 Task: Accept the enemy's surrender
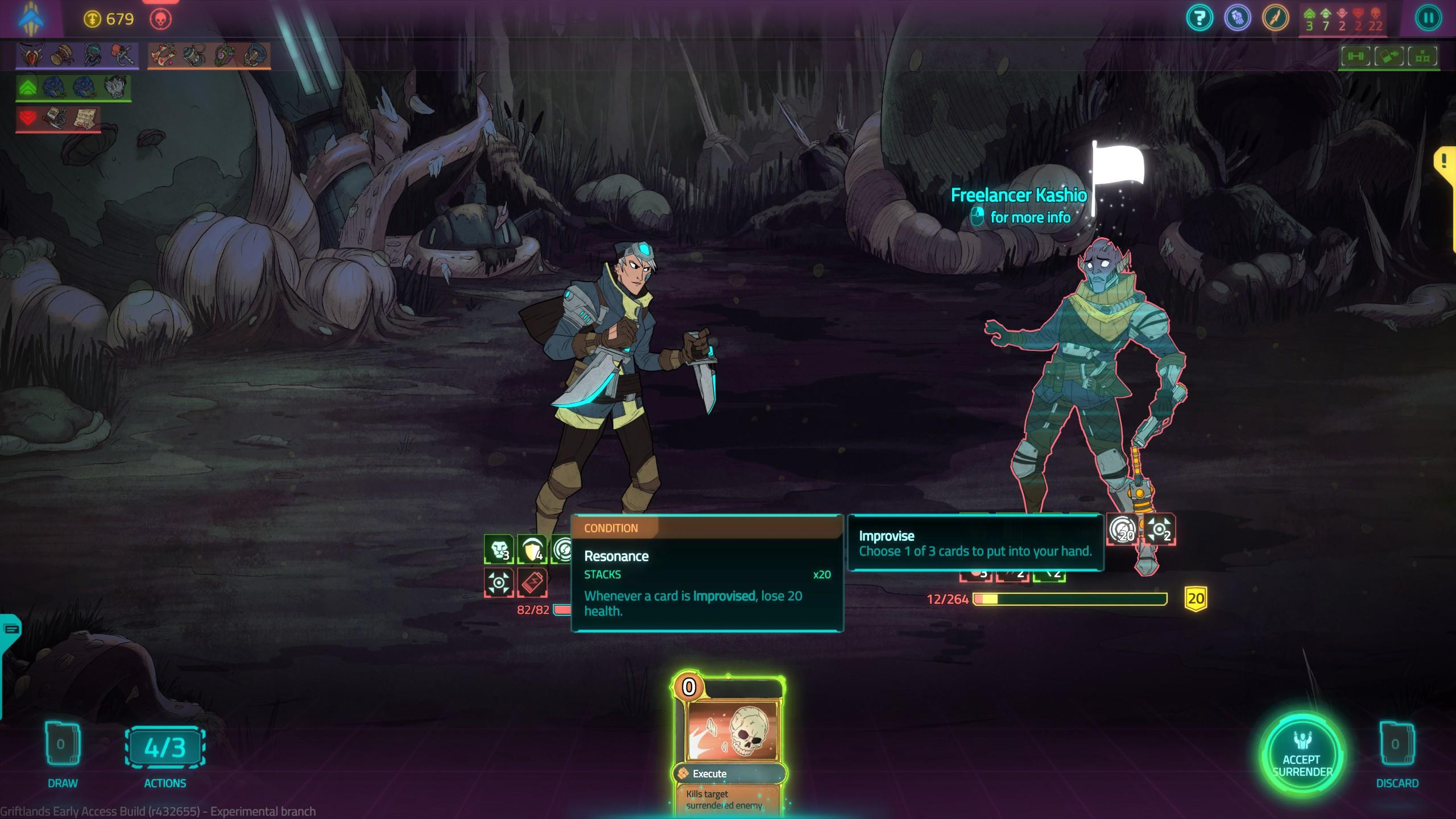point(1301,755)
